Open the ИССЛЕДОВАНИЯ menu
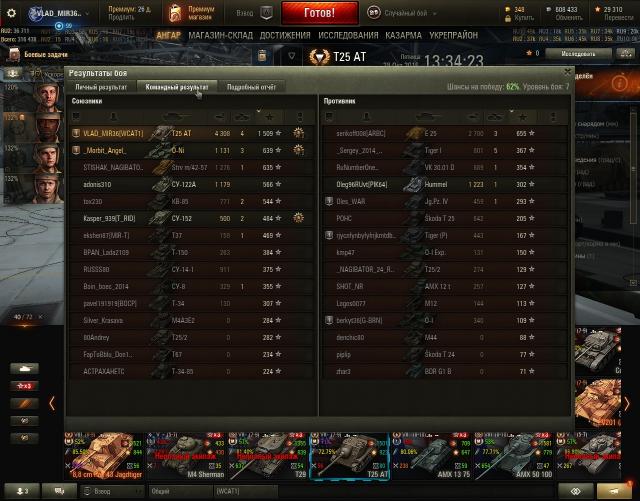 point(348,35)
